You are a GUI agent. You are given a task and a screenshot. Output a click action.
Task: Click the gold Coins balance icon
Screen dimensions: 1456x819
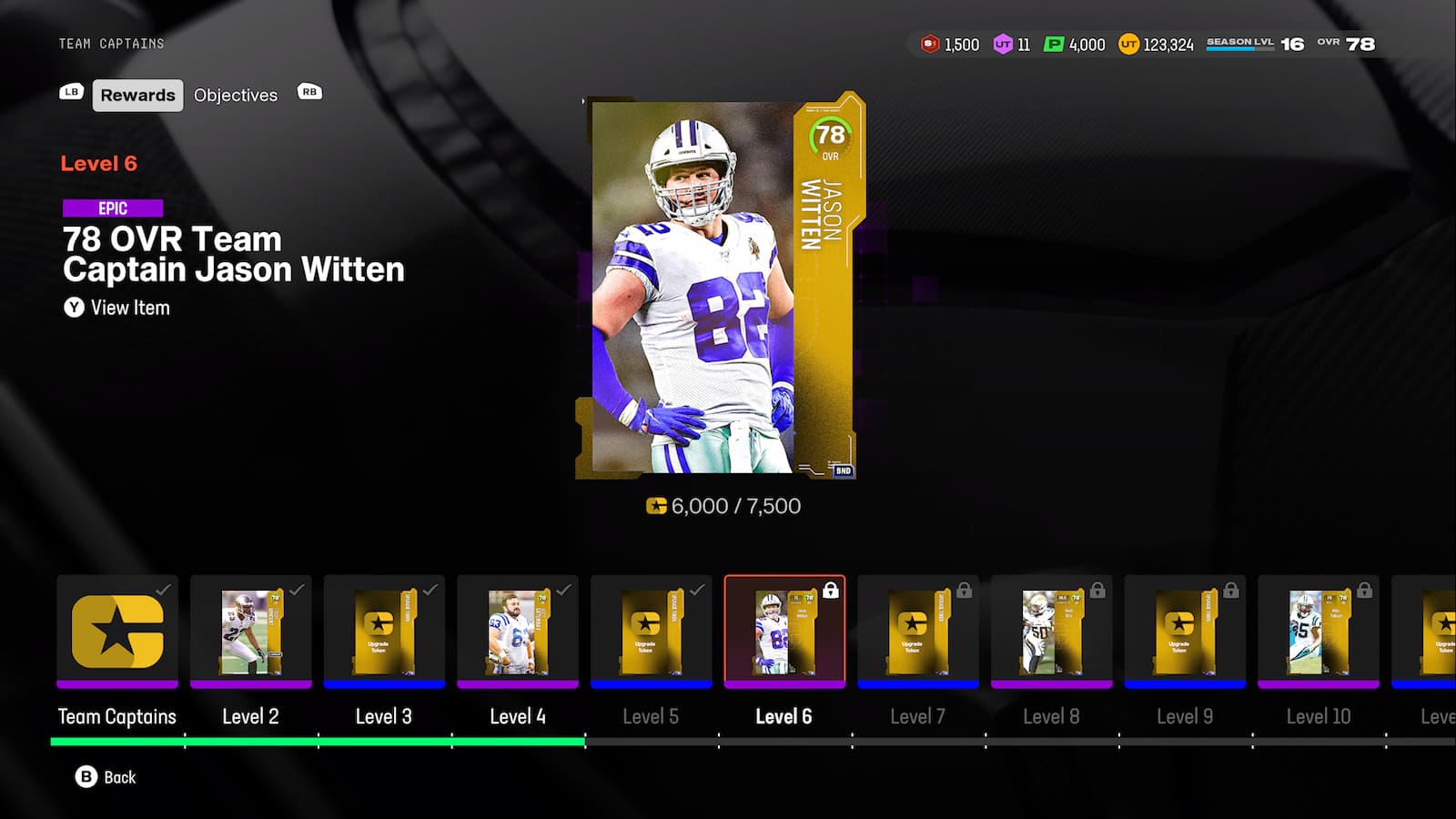[x=1126, y=44]
